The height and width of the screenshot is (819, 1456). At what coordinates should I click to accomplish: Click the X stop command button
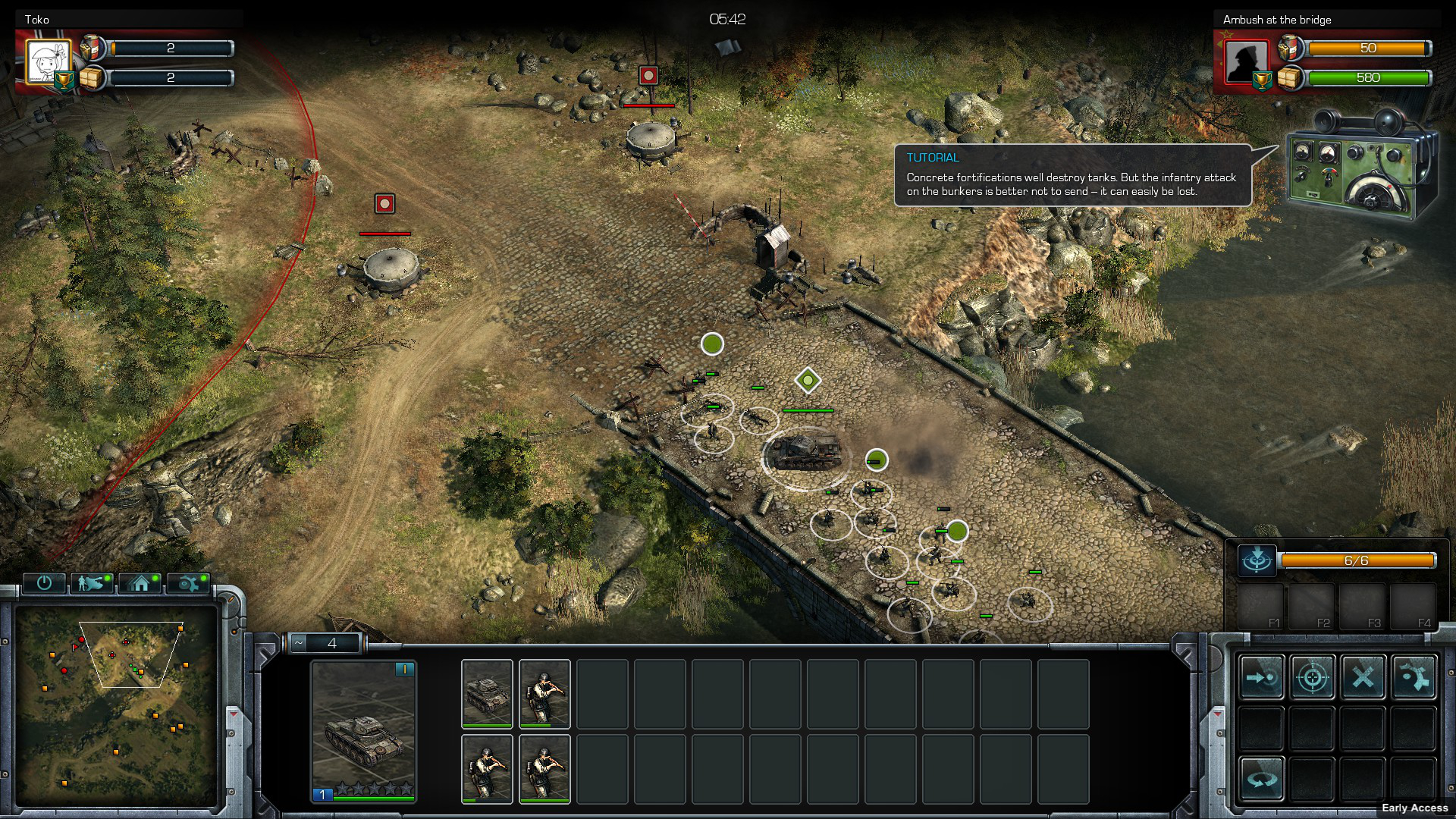[x=1363, y=676]
